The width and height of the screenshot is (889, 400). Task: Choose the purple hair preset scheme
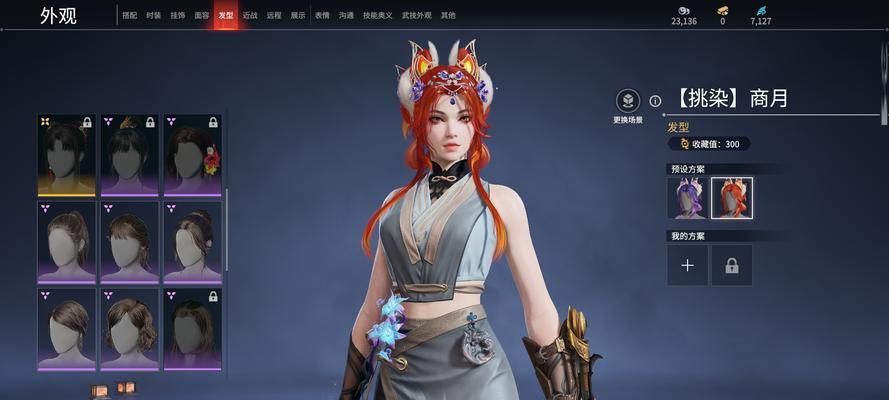(x=687, y=198)
